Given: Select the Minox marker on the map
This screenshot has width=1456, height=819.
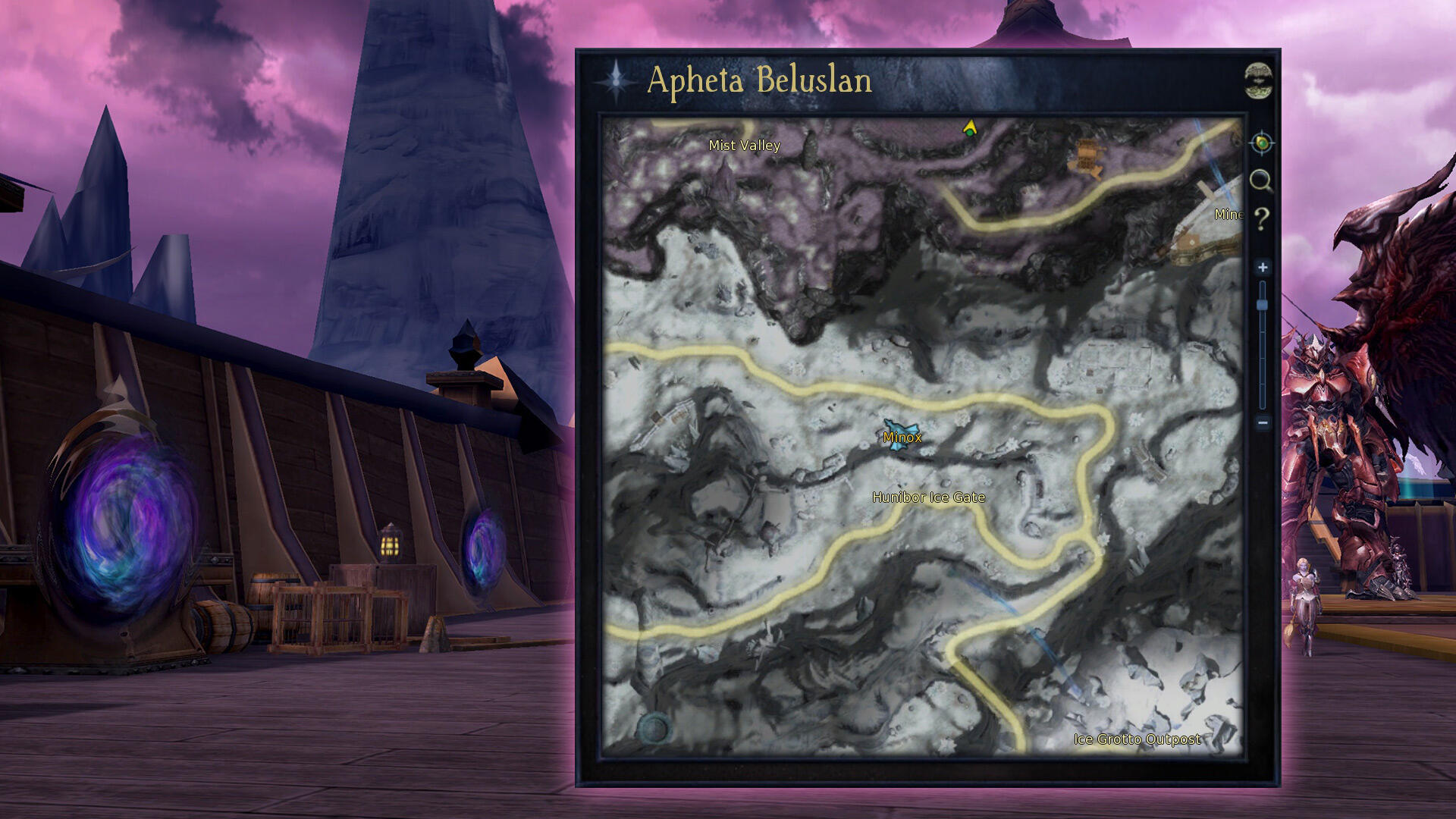Looking at the screenshot, I should (902, 437).
